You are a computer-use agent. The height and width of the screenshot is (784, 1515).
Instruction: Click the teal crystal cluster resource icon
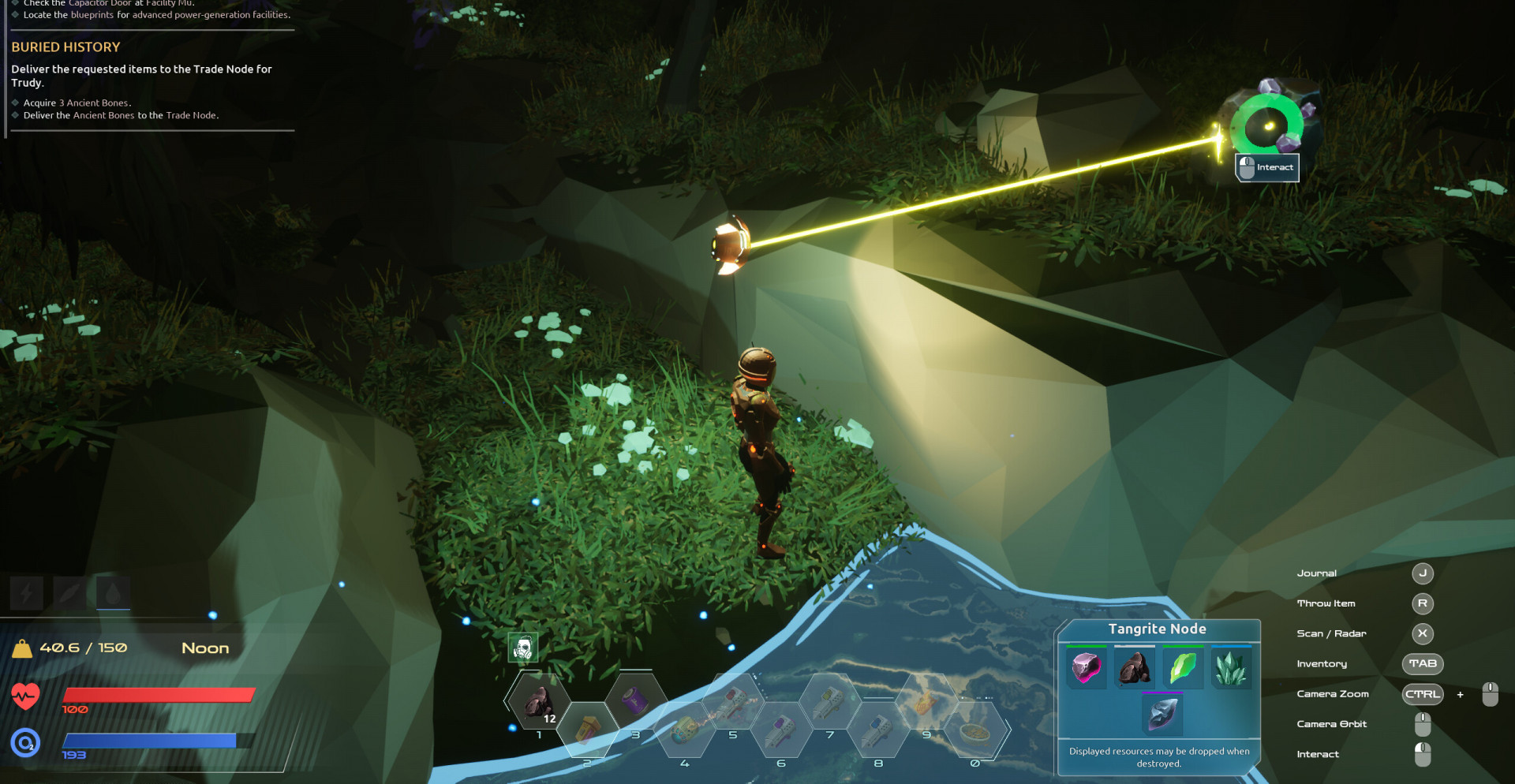(x=1231, y=669)
